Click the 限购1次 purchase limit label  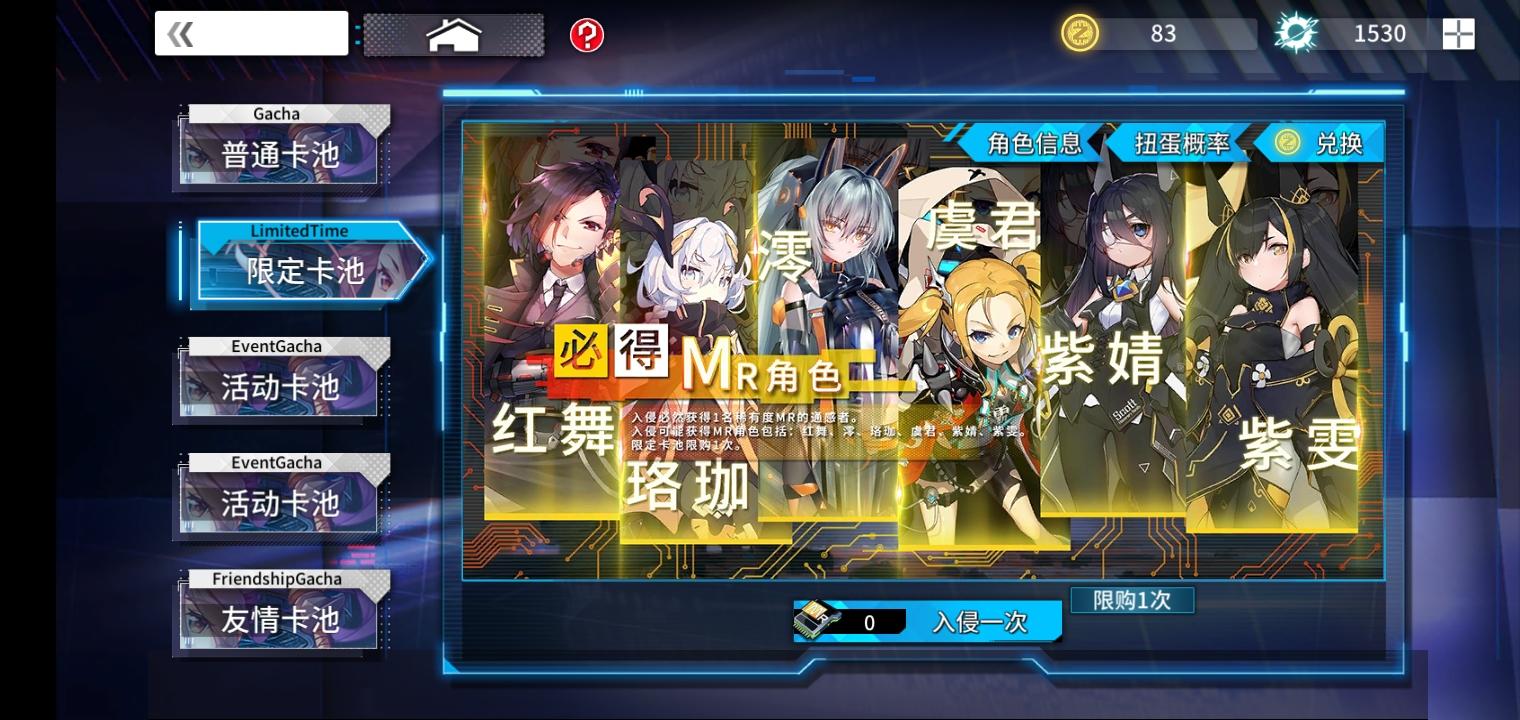[x=1132, y=600]
